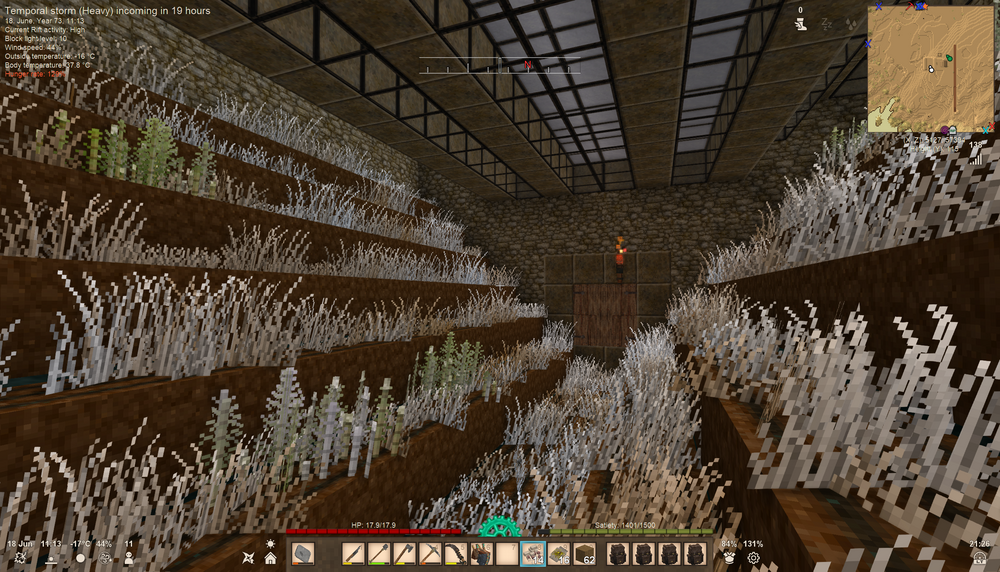Click the armor percentage icon
The image size is (1000, 572).
tap(729, 558)
